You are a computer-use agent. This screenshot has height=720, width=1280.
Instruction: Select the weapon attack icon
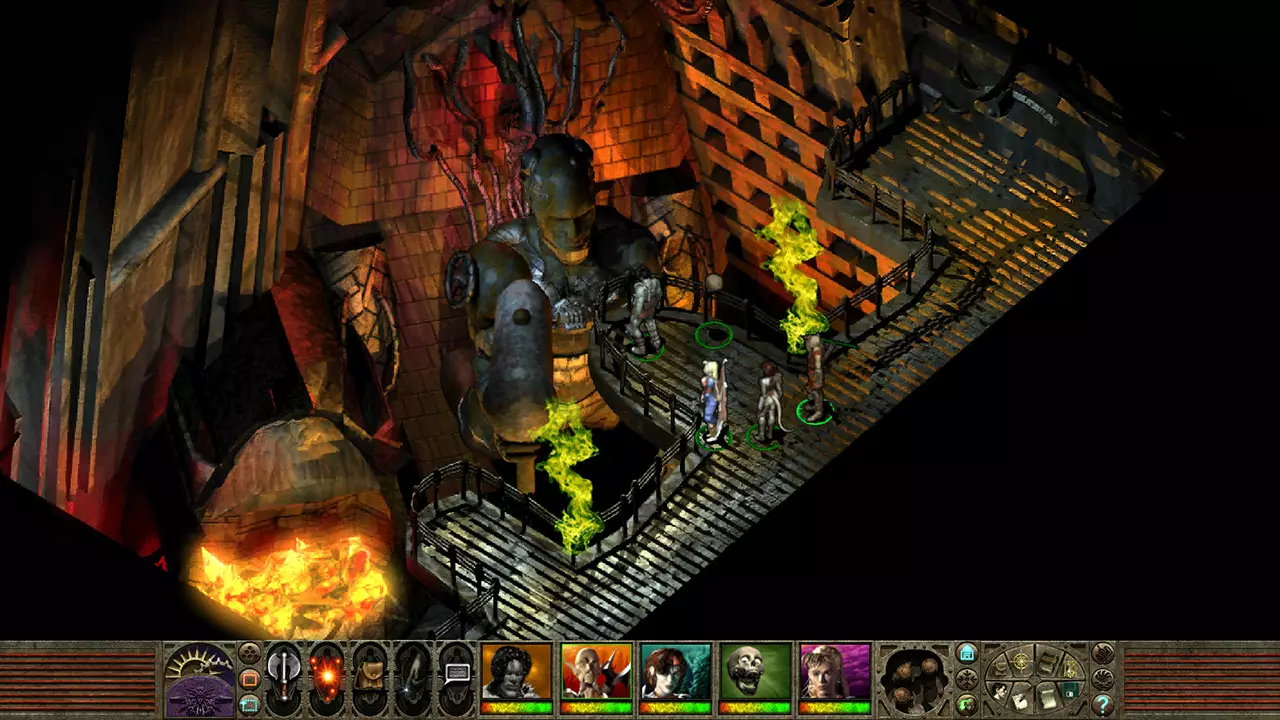285,675
